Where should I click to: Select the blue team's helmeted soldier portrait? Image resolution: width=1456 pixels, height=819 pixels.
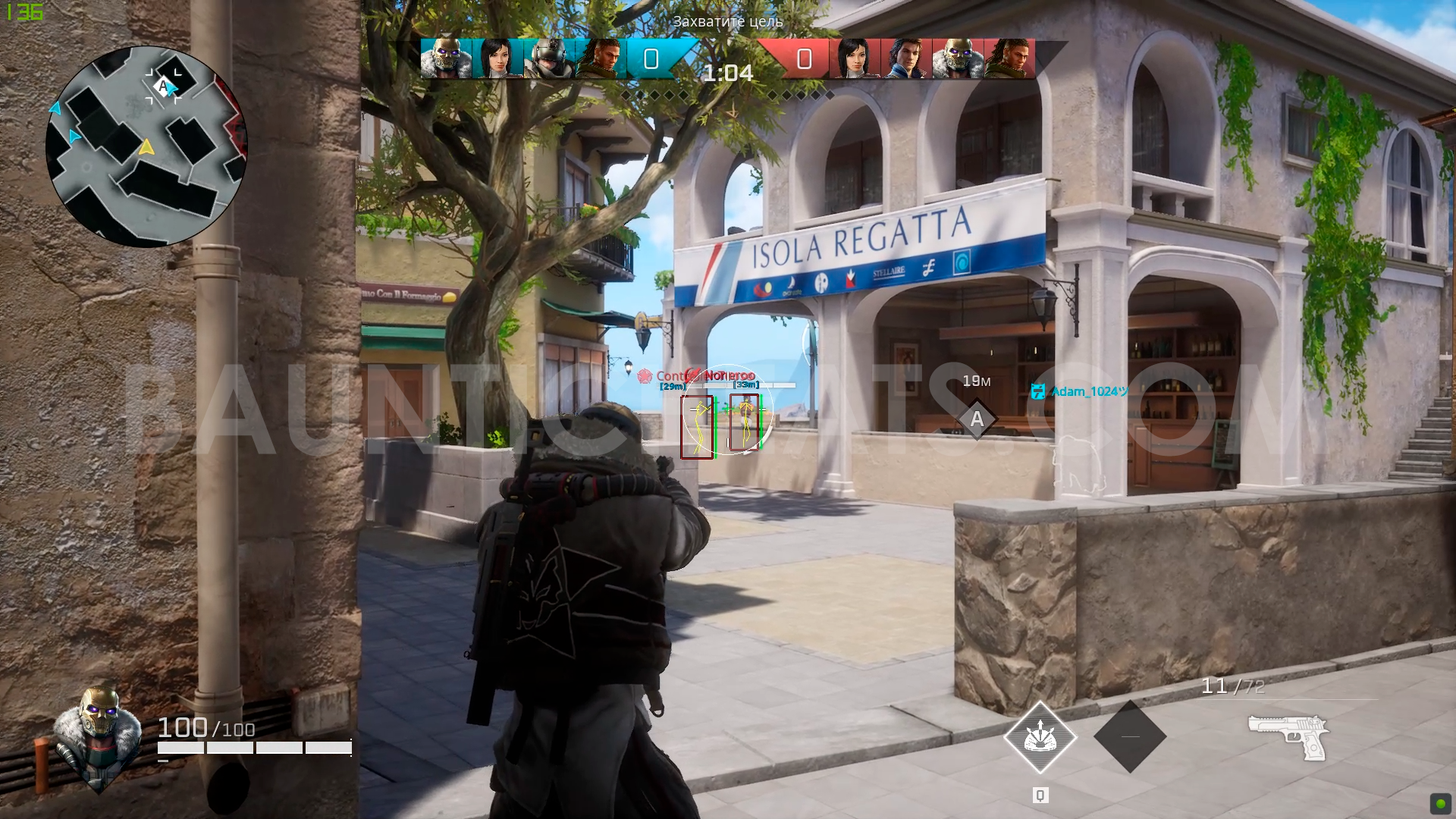tap(549, 58)
